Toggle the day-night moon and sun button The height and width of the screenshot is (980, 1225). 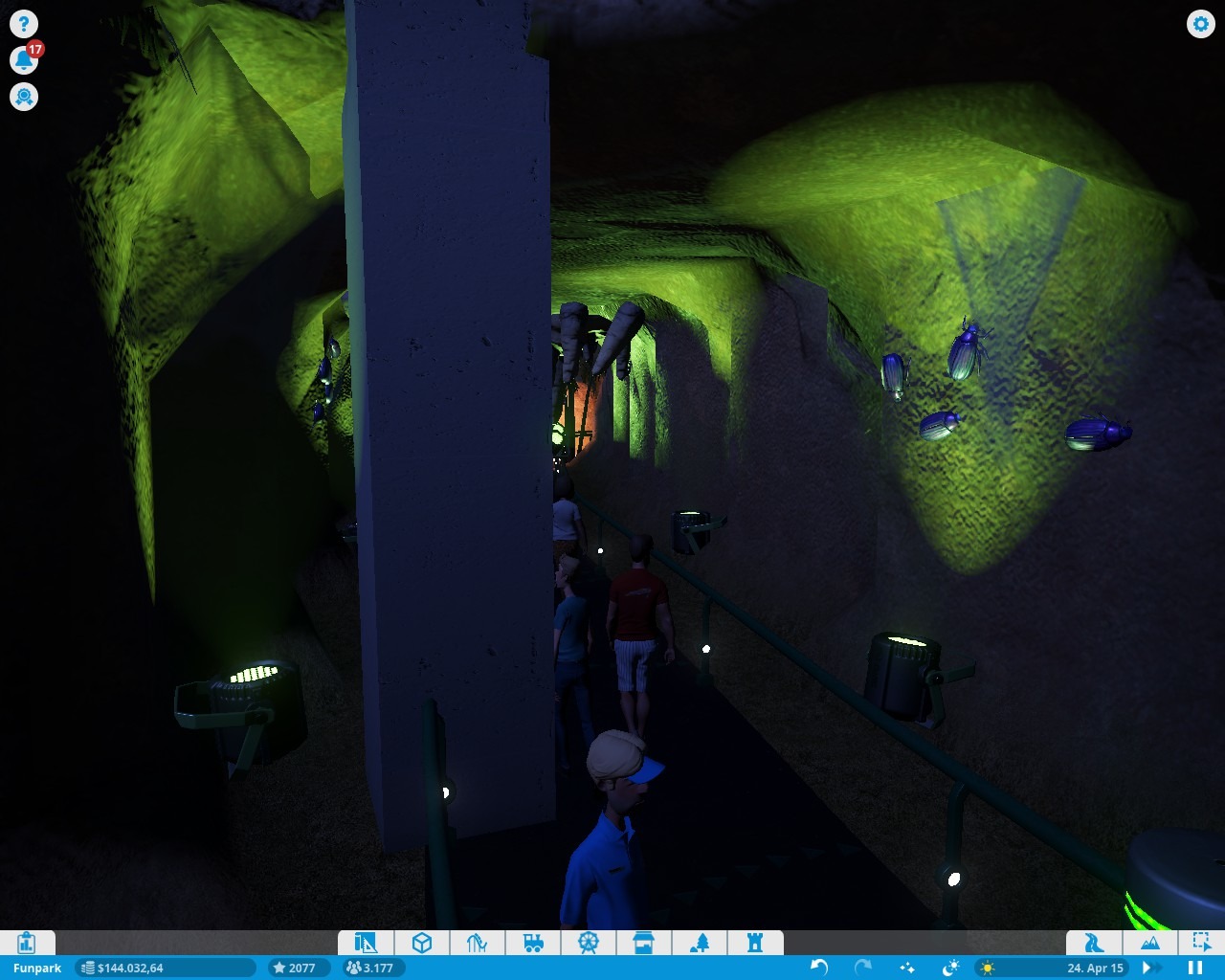point(950,968)
